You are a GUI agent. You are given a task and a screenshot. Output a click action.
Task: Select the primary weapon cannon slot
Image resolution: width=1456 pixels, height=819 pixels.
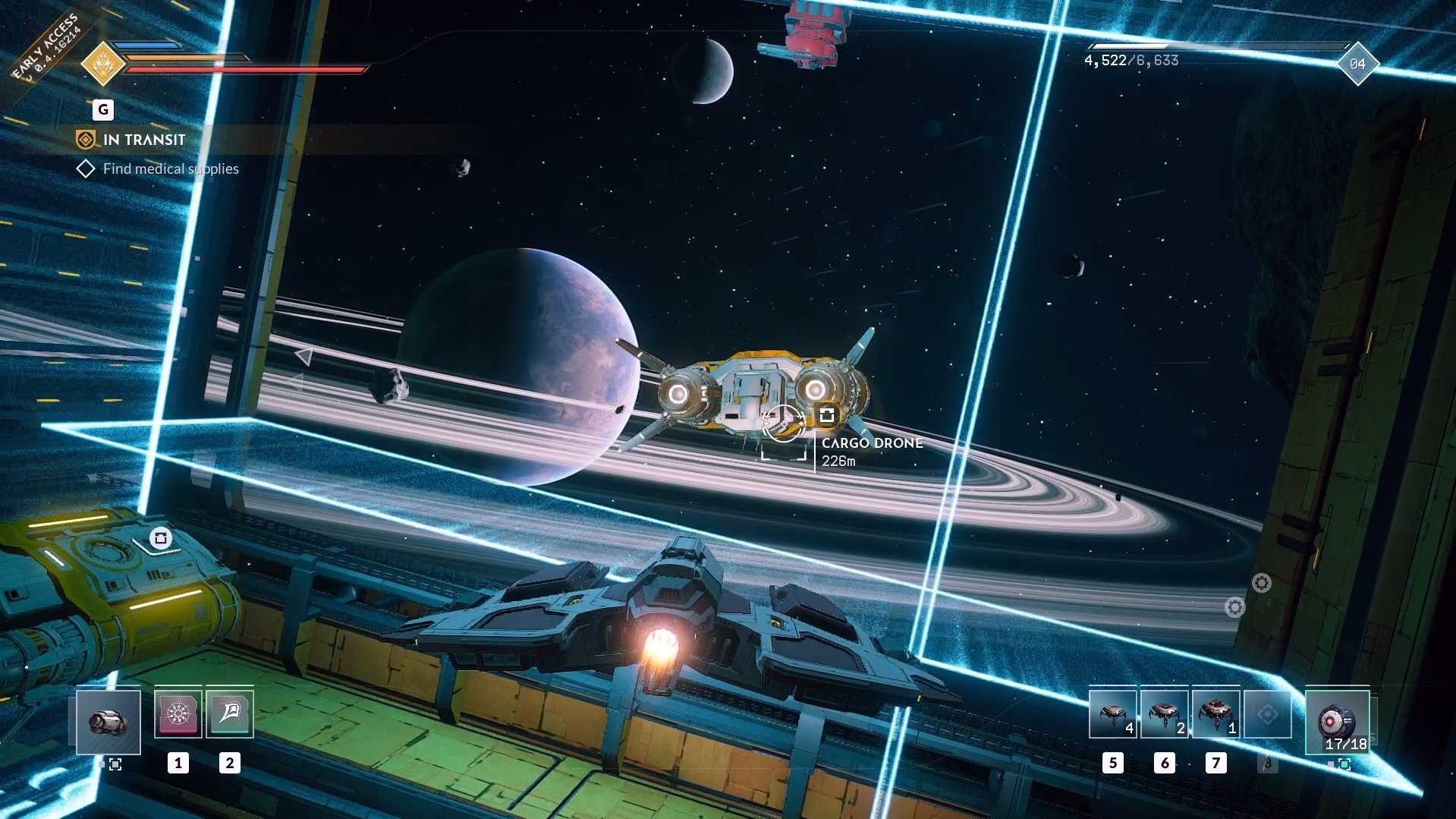click(108, 722)
